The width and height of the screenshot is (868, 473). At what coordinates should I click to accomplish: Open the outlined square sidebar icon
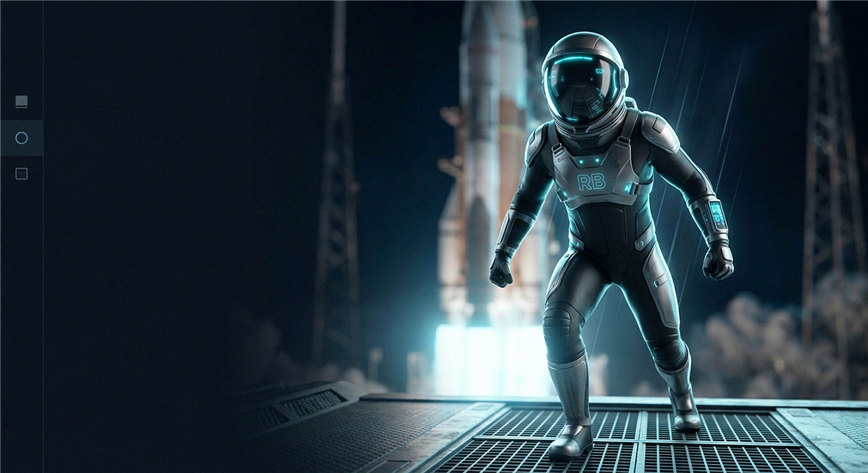click(x=21, y=174)
